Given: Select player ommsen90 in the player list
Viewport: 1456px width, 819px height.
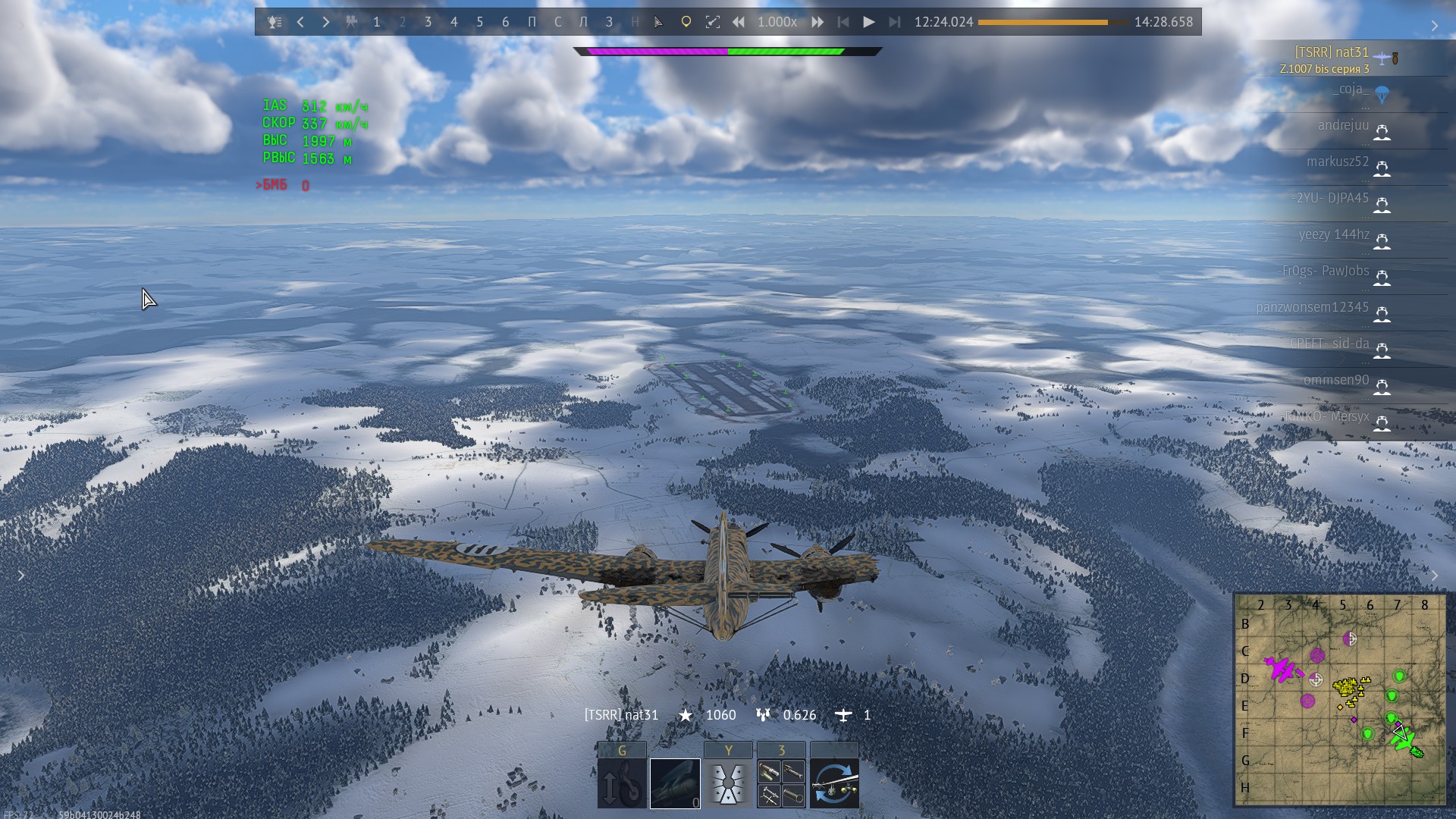Looking at the screenshot, I should click(1336, 381).
